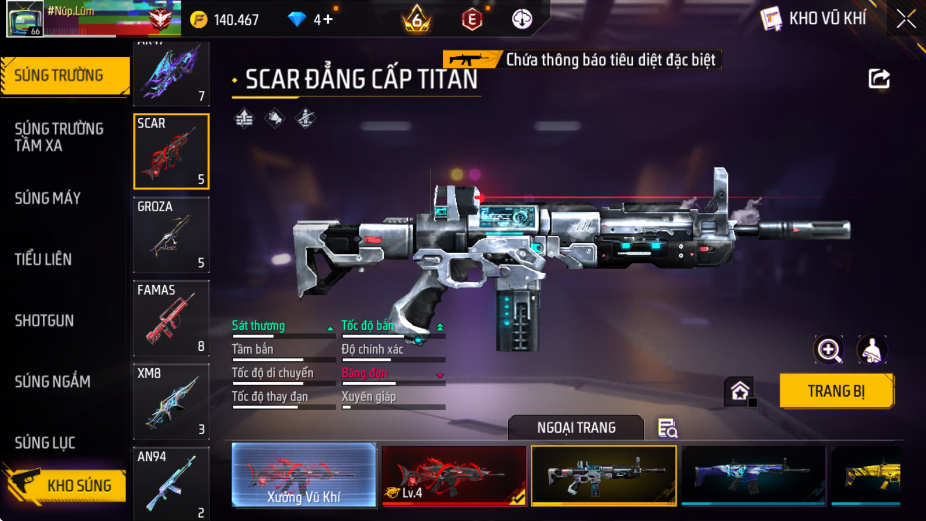The height and width of the screenshot is (521, 926).
Task: Equip weapon with Trang Bị button
Action: (836, 391)
